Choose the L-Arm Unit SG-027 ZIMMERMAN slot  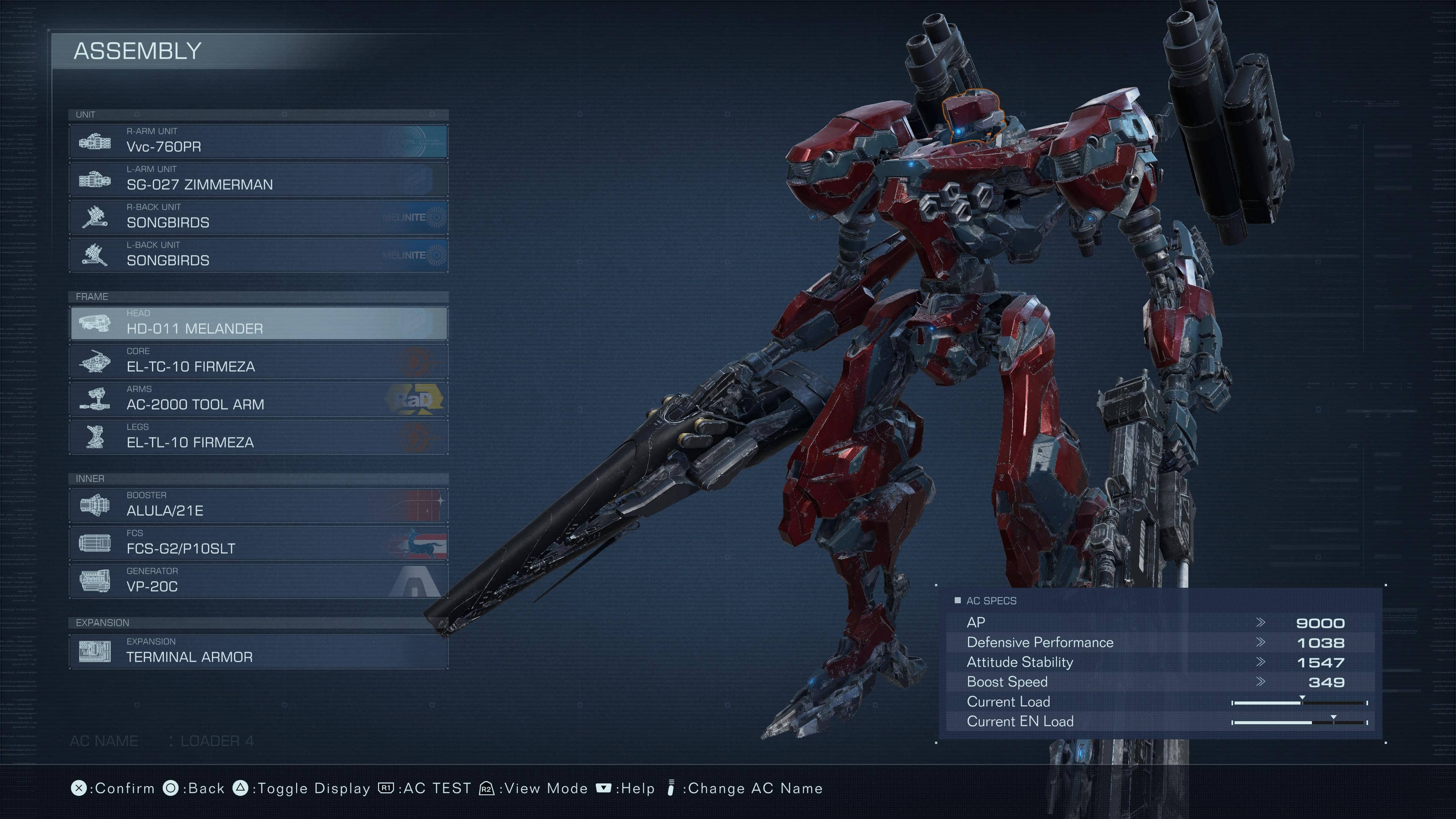(258, 179)
